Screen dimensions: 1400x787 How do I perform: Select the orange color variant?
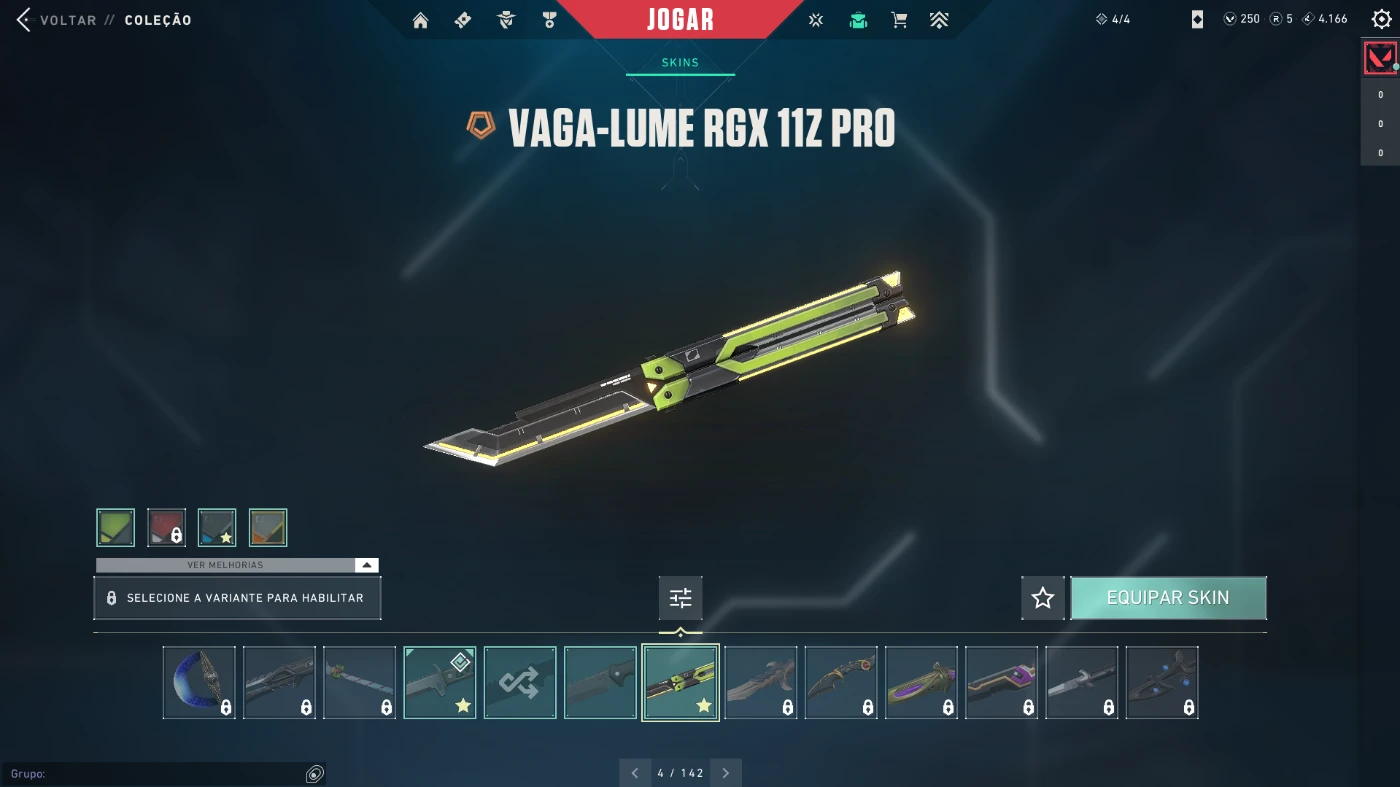tap(268, 527)
